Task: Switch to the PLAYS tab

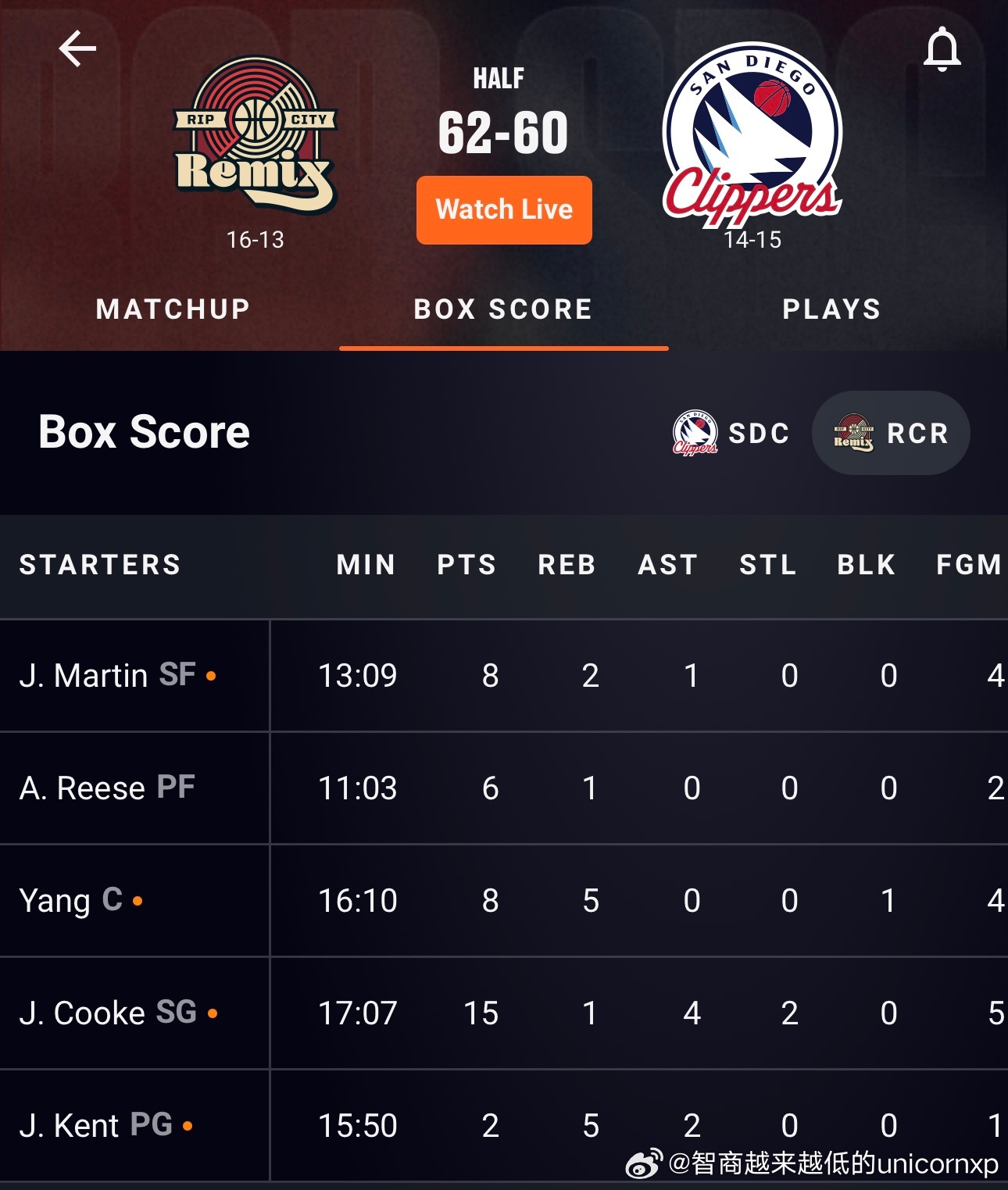Action: tap(831, 309)
